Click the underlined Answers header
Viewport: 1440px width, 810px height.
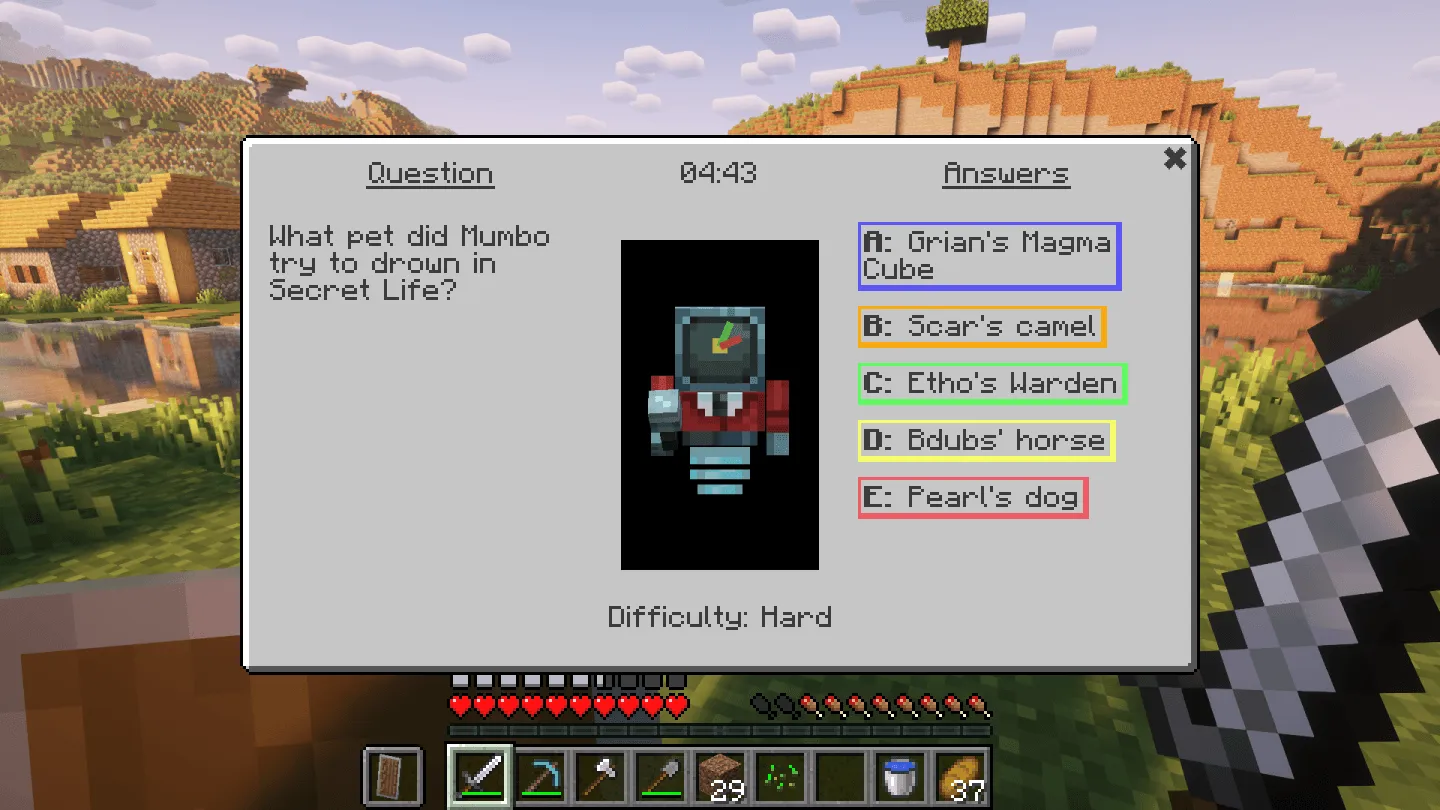coord(1006,173)
